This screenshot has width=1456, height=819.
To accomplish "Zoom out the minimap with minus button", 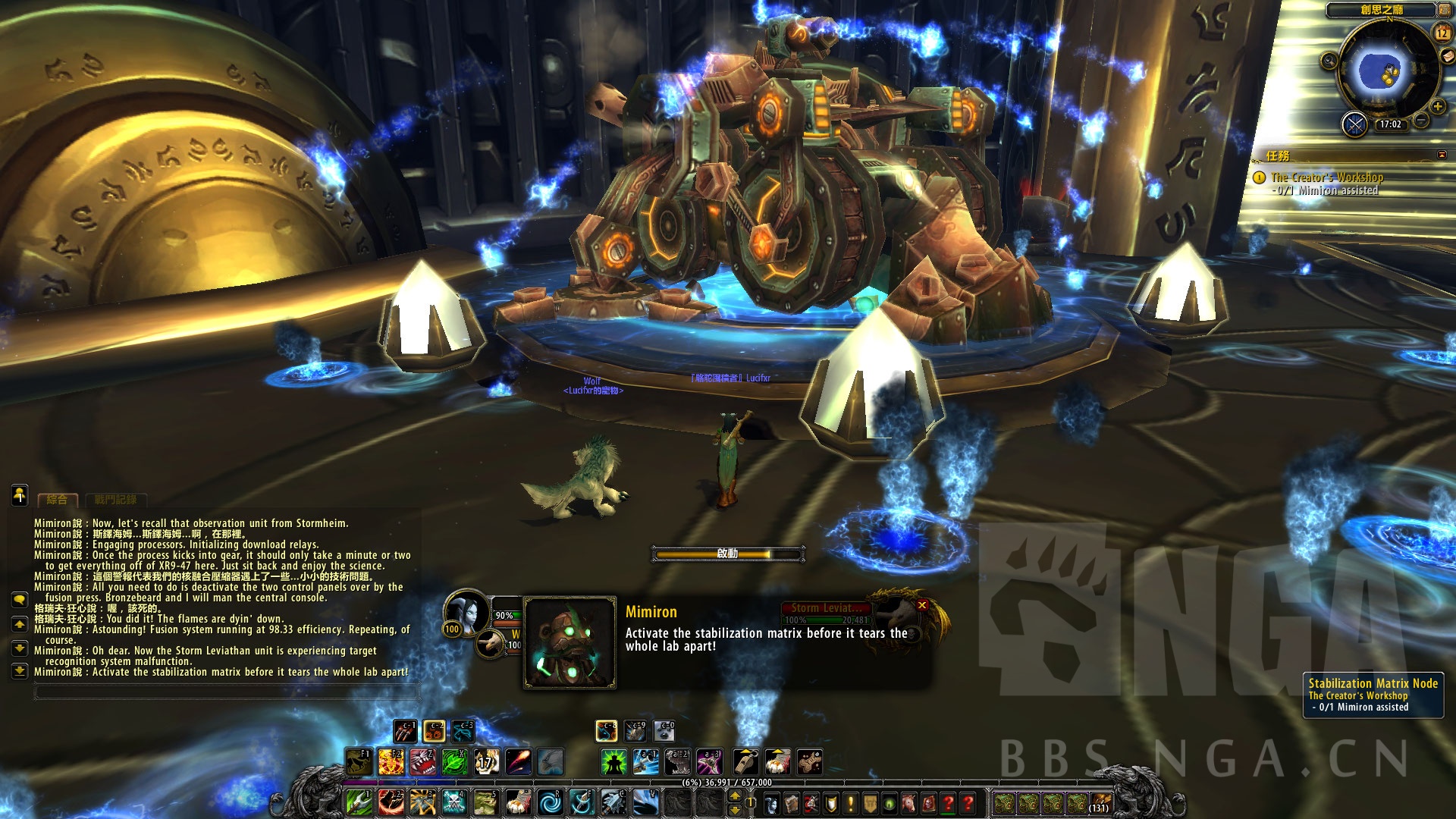I will coord(1422,121).
